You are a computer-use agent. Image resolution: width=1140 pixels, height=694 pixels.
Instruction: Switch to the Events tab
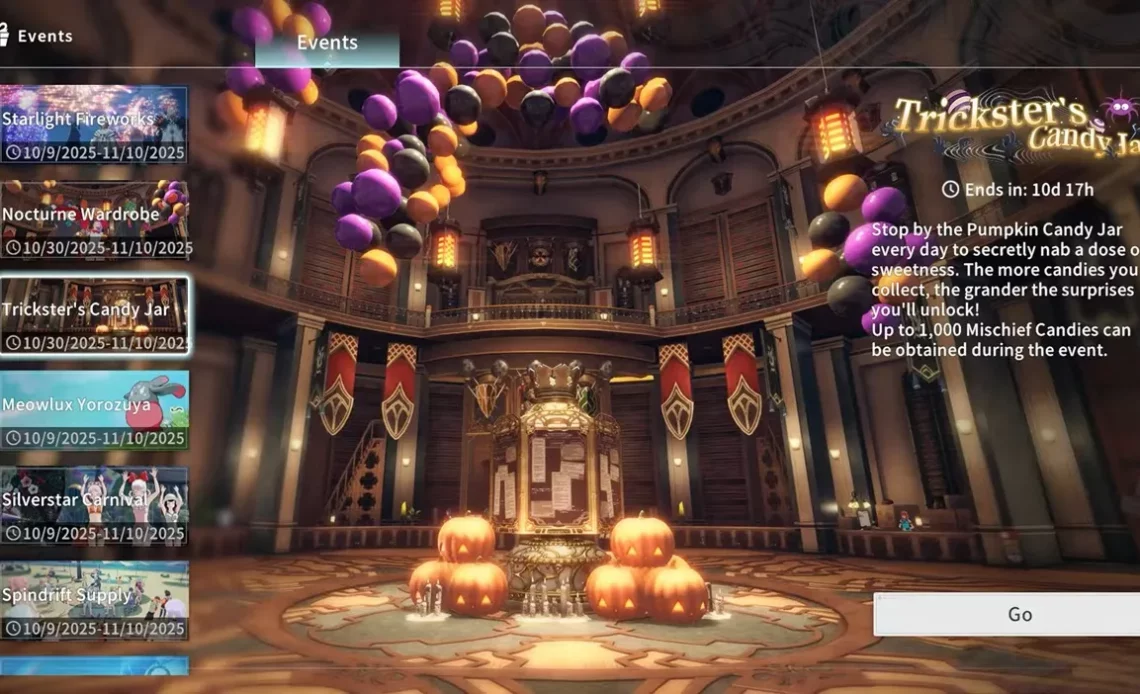click(327, 43)
